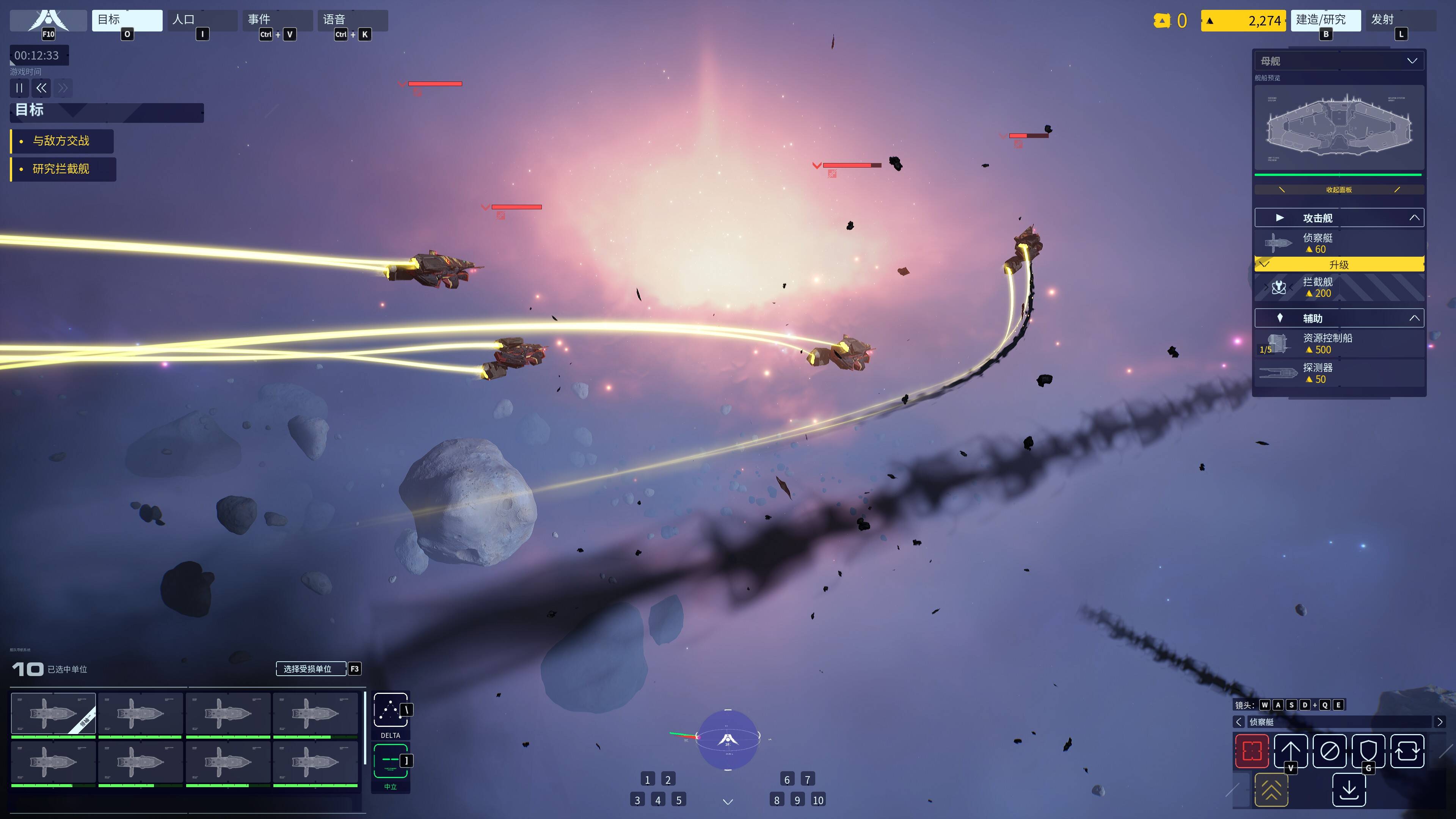Click 选择受损单位 select damaged units
This screenshot has height=819, width=1456.
310,669
